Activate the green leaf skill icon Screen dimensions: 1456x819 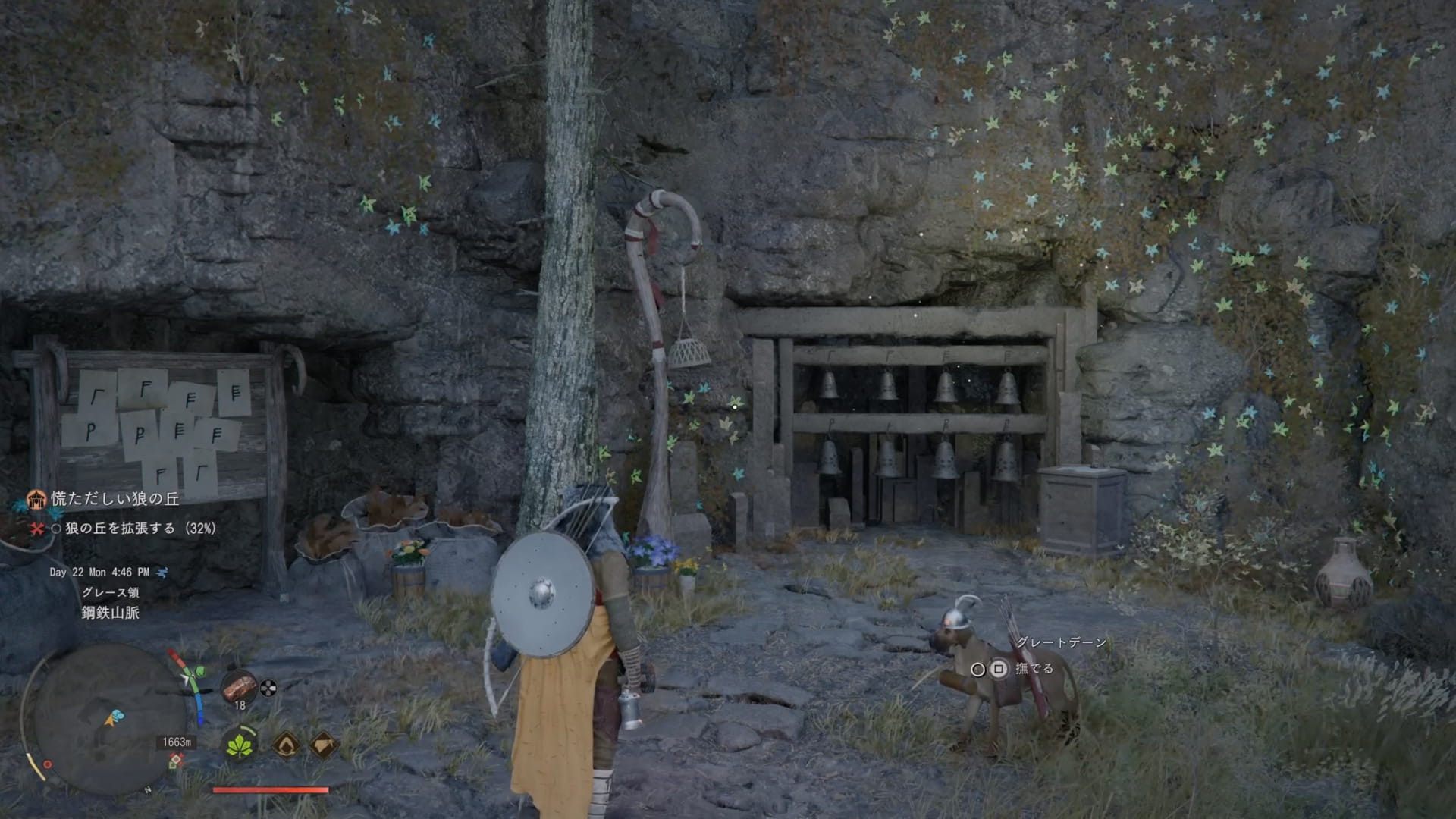240,745
